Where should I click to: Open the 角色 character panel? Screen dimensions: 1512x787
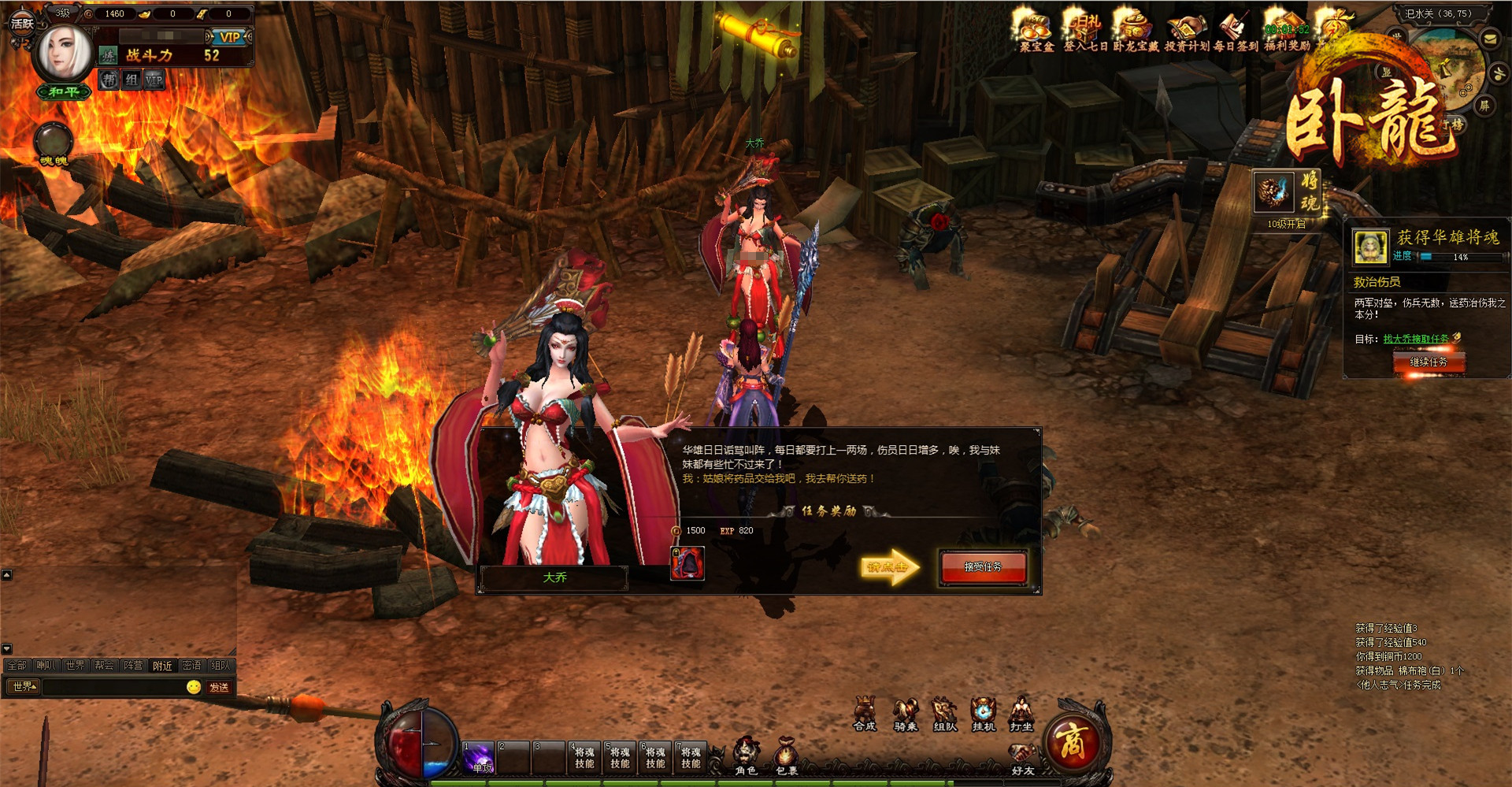(x=746, y=756)
